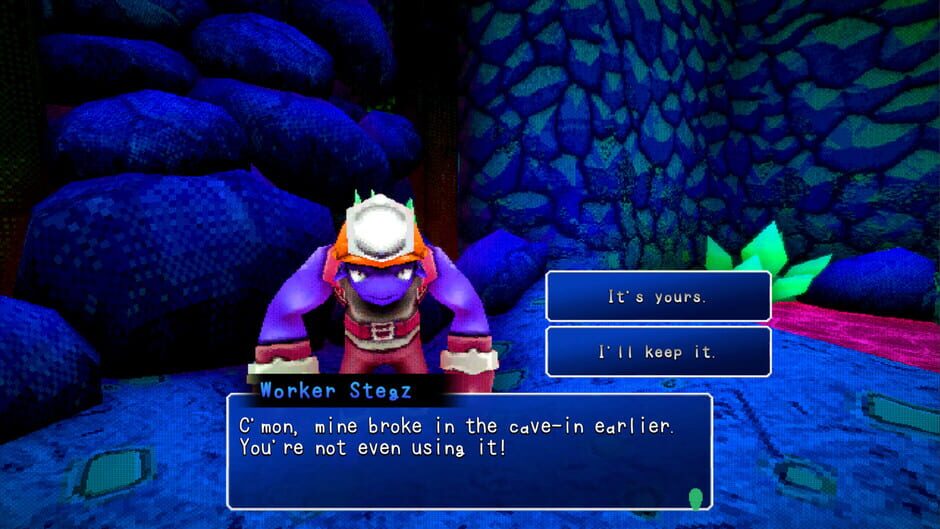Choose the "It's yours." reply

(x=658, y=297)
